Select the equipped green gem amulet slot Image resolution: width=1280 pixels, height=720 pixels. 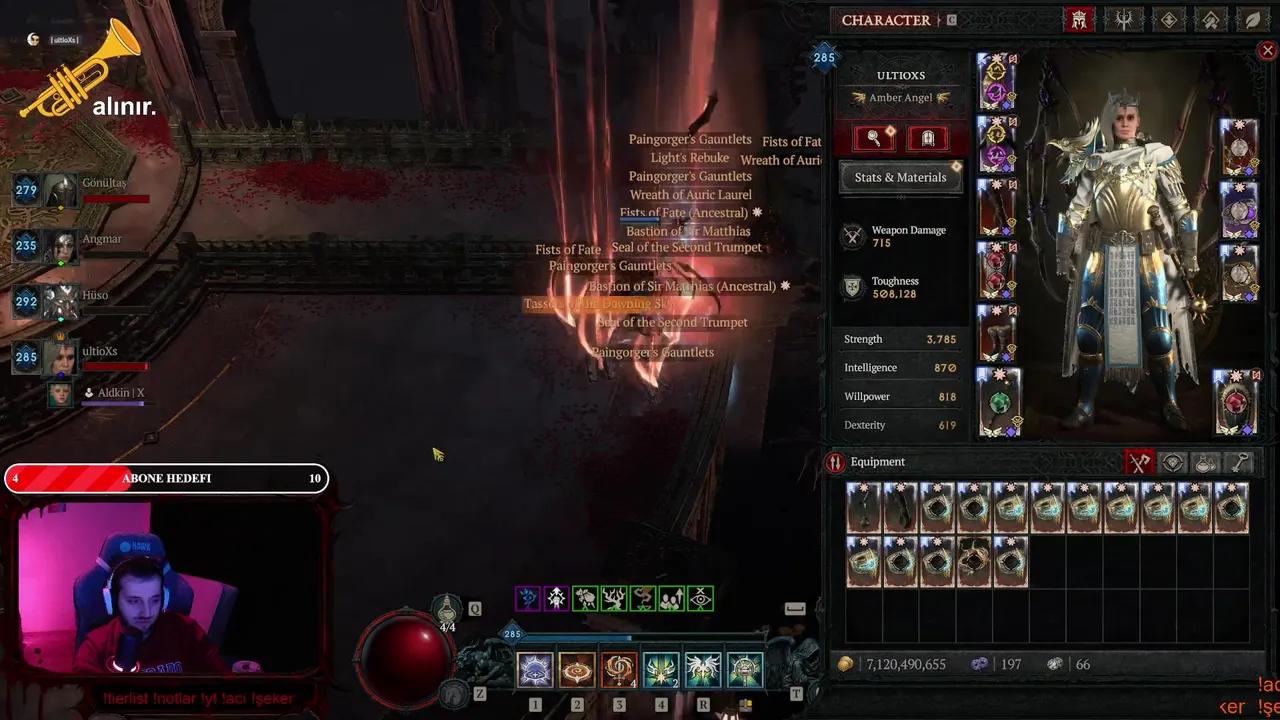click(998, 402)
